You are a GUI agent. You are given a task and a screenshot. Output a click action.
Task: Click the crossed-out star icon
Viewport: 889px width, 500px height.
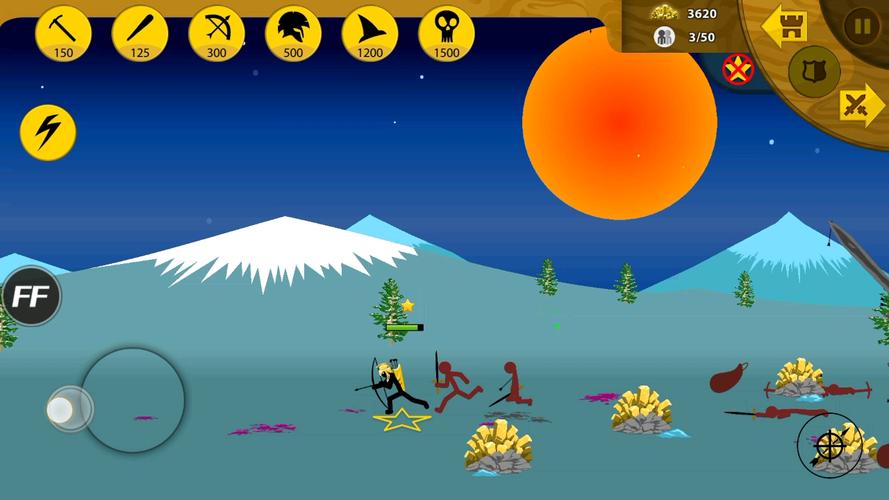coord(738,68)
